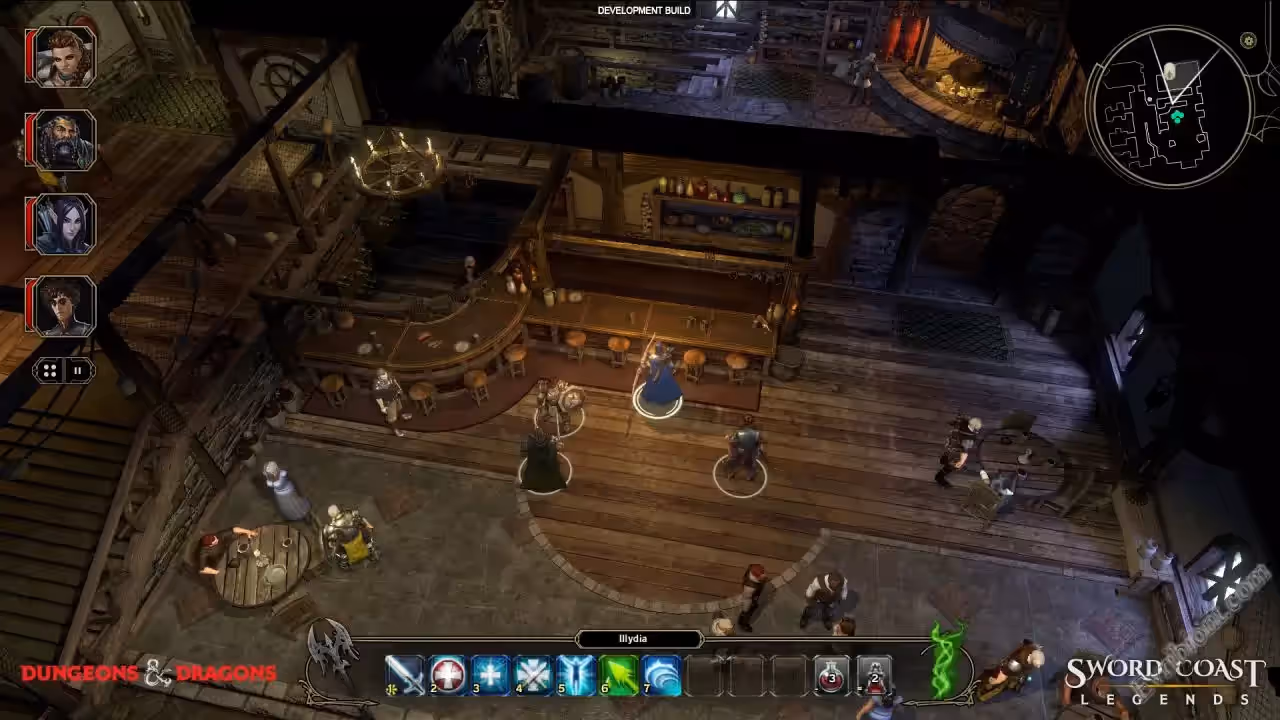Activate the green arrow ability in slot 6
The height and width of the screenshot is (720, 1280).
click(619, 676)
